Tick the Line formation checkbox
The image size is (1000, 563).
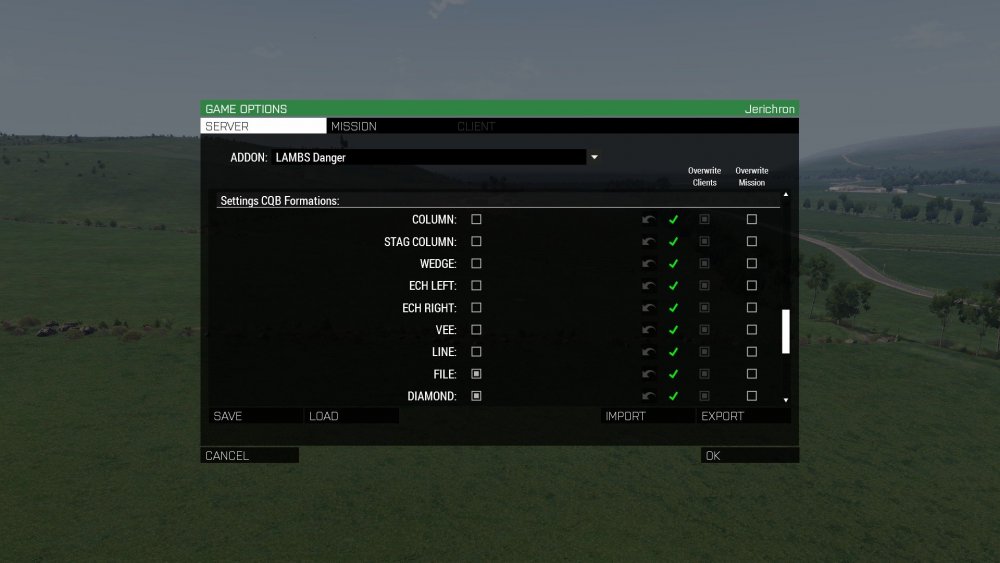(476, 351)
